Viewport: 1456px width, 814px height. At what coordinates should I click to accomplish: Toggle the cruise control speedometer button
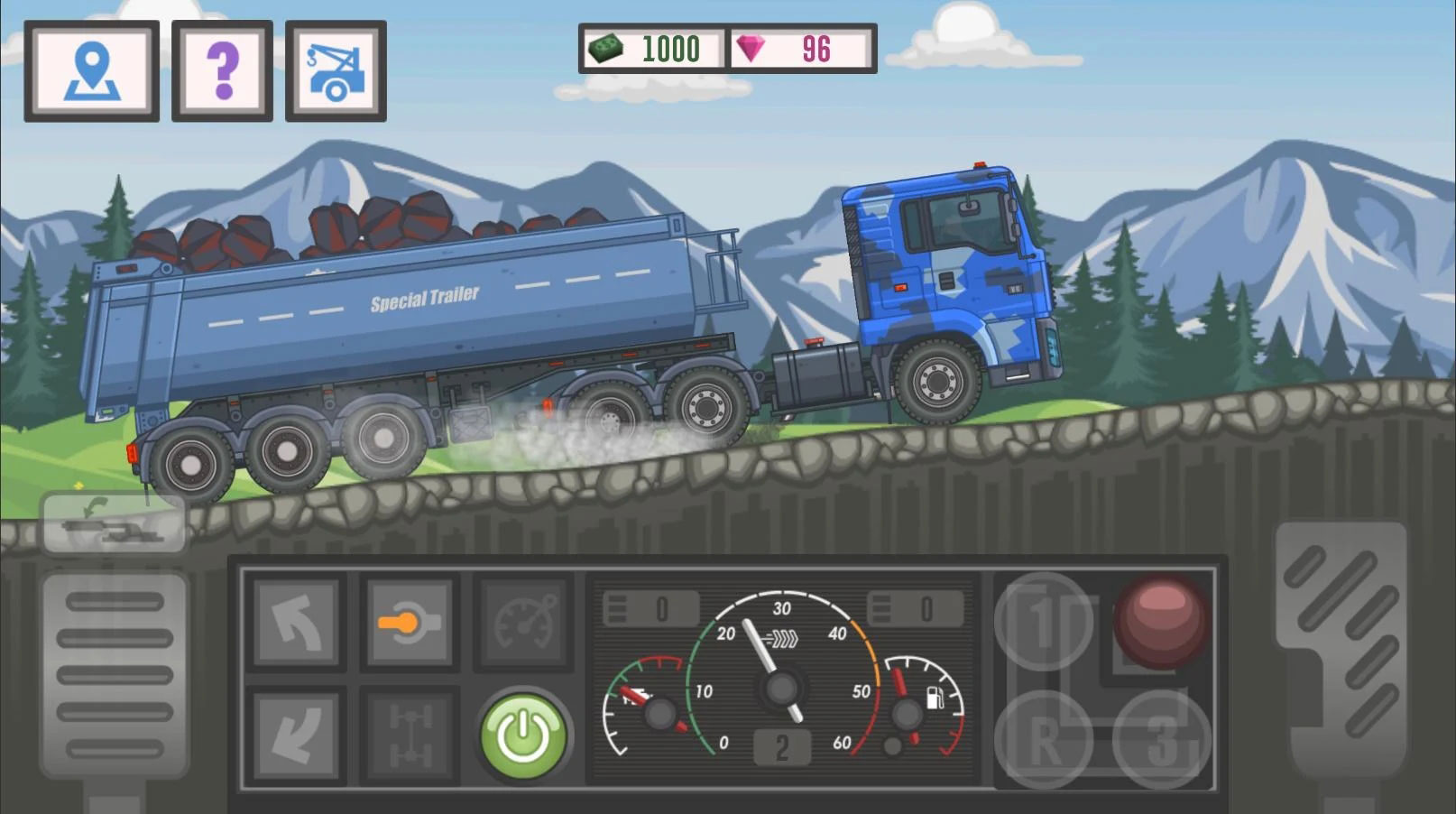[x=523, y=623]
